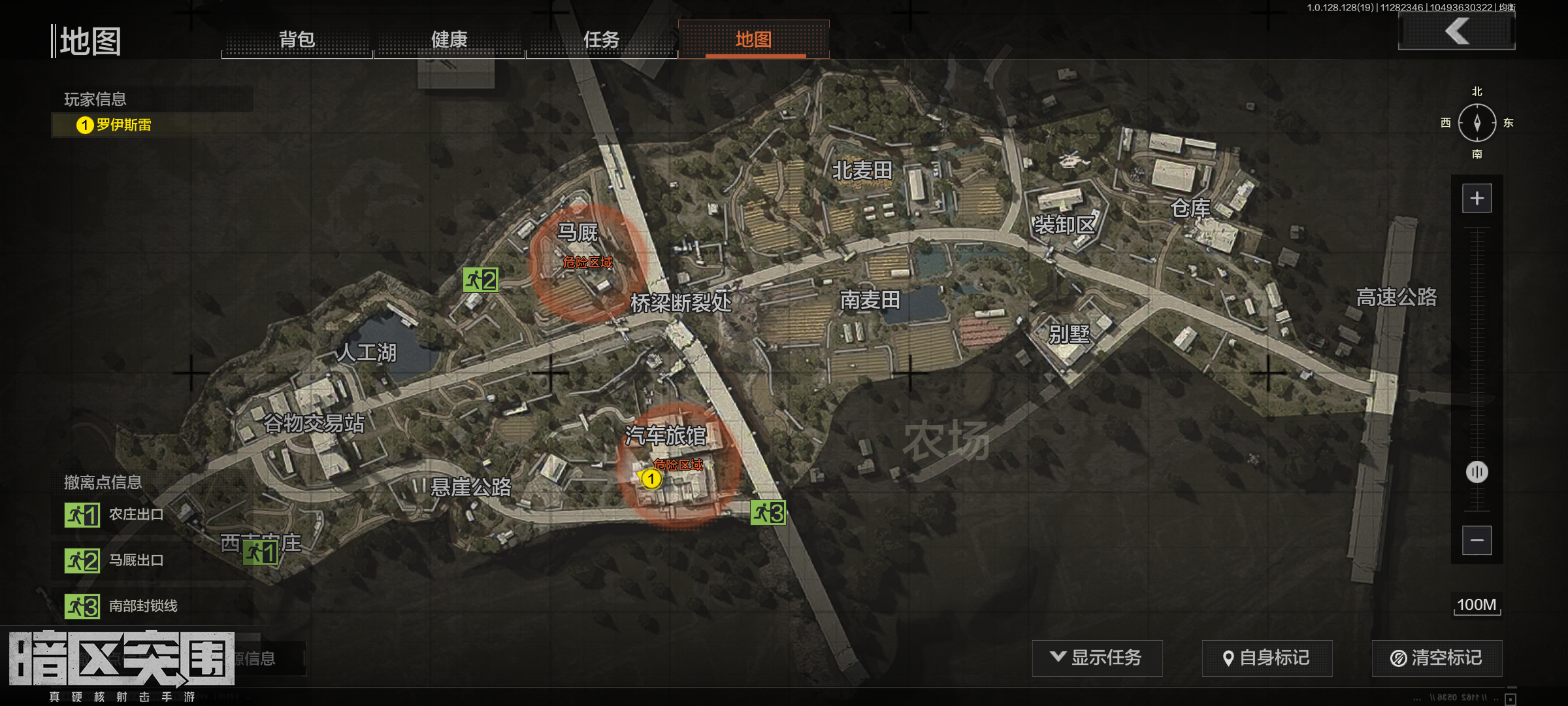Zoom out the map with minus button
Image resolution: width=1568 pixels, height=706 pixels.
click(x=1477, y=541)
